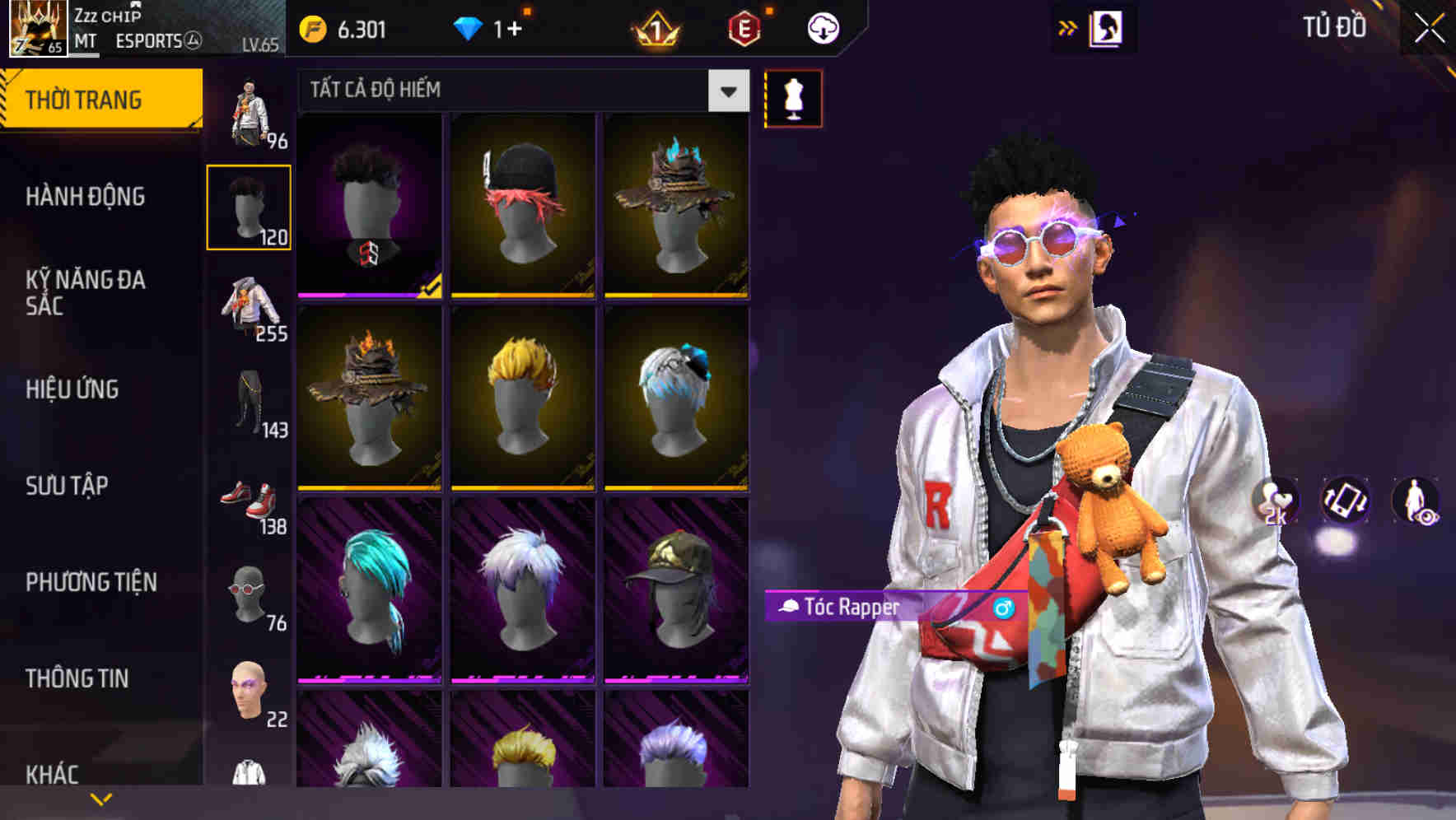Open the cloud download icon on the top bar

pos(823,26)
